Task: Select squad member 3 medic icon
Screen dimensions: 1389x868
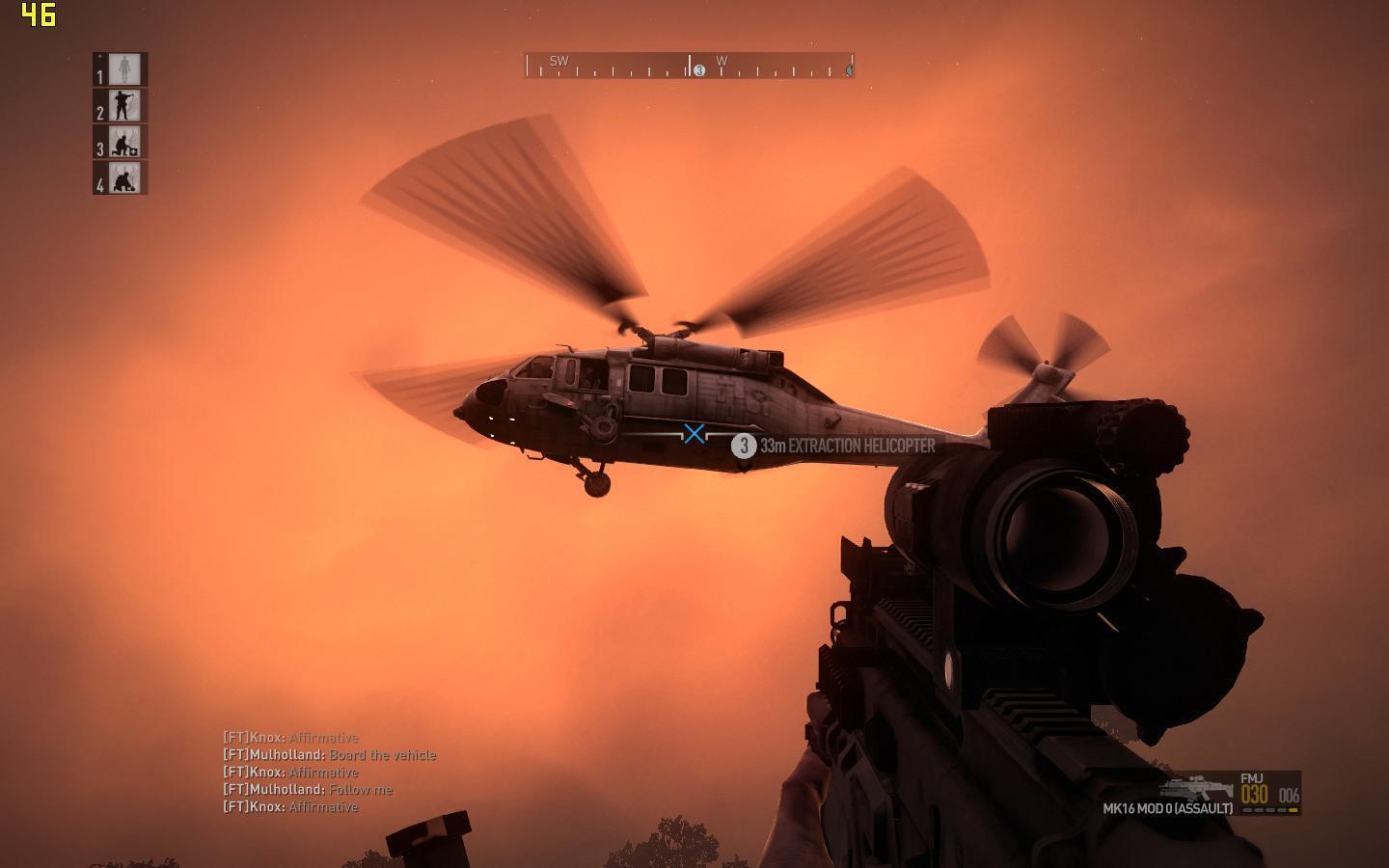Action: coord(123,143)
